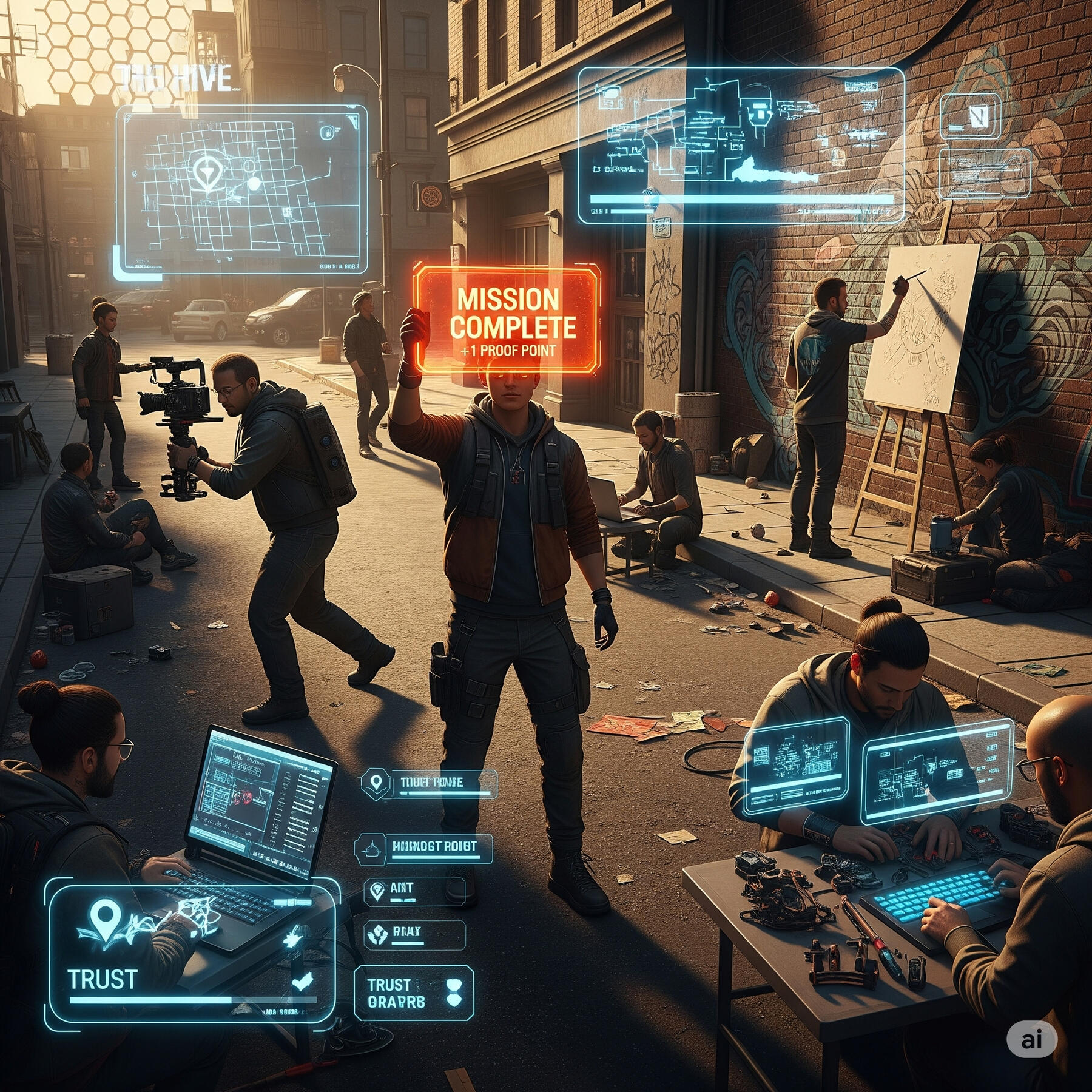
Task: Choose the second list entry with the ship icon
Action: coord(423,848)
